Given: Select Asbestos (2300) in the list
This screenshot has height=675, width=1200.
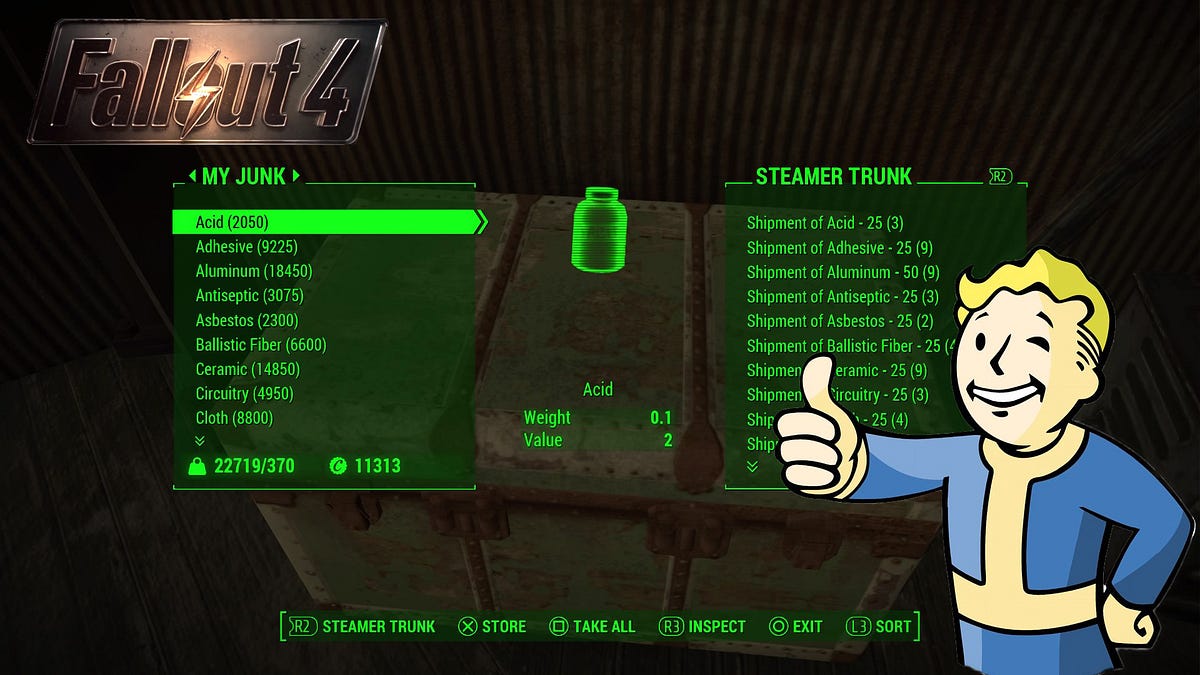Looking at the screenshot, I should coord(247,320).
